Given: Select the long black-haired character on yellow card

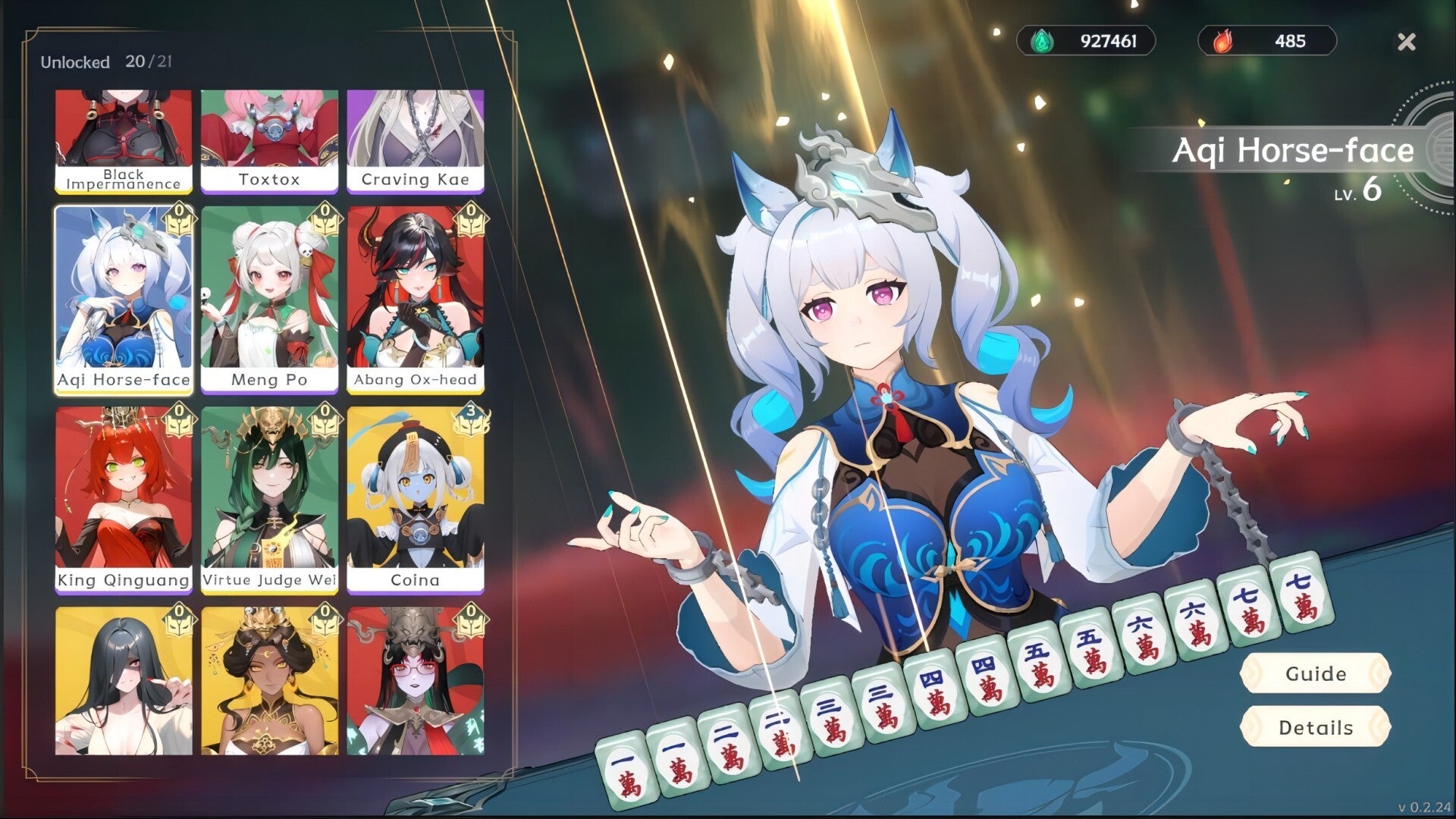Looking at the screenshot, I should (x=124, y=681).
